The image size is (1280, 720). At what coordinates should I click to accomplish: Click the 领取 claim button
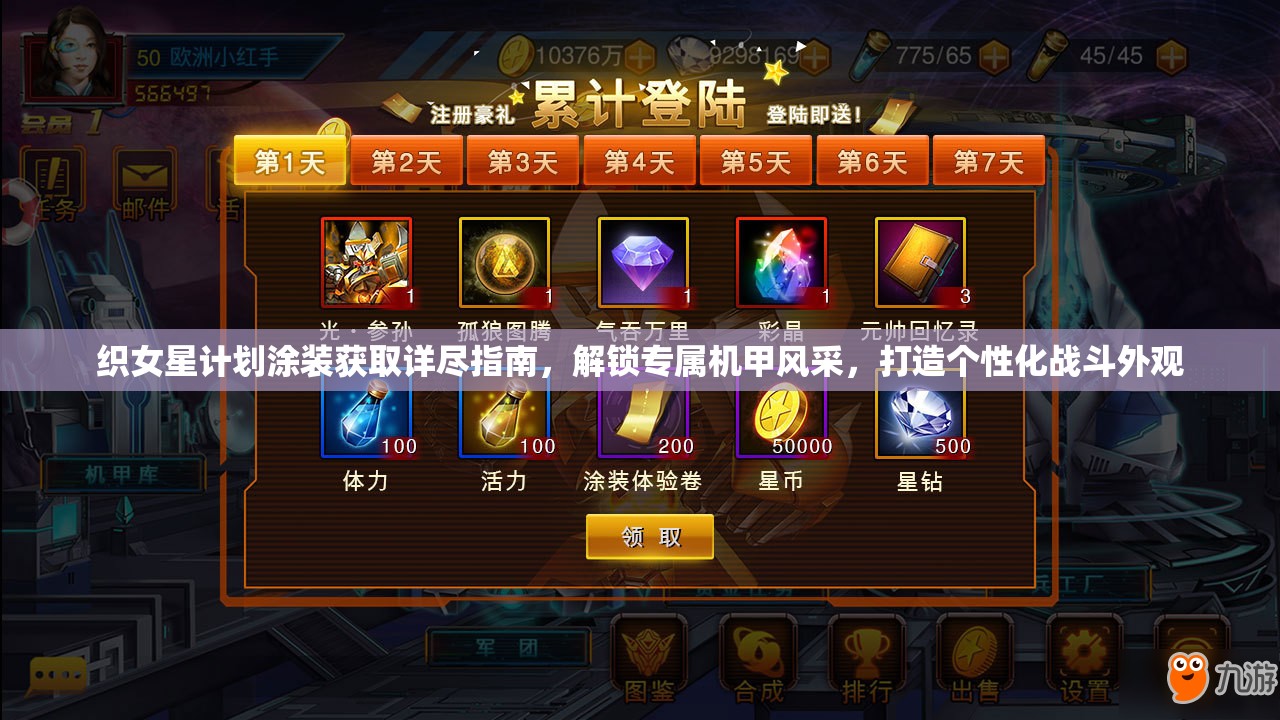648,537
